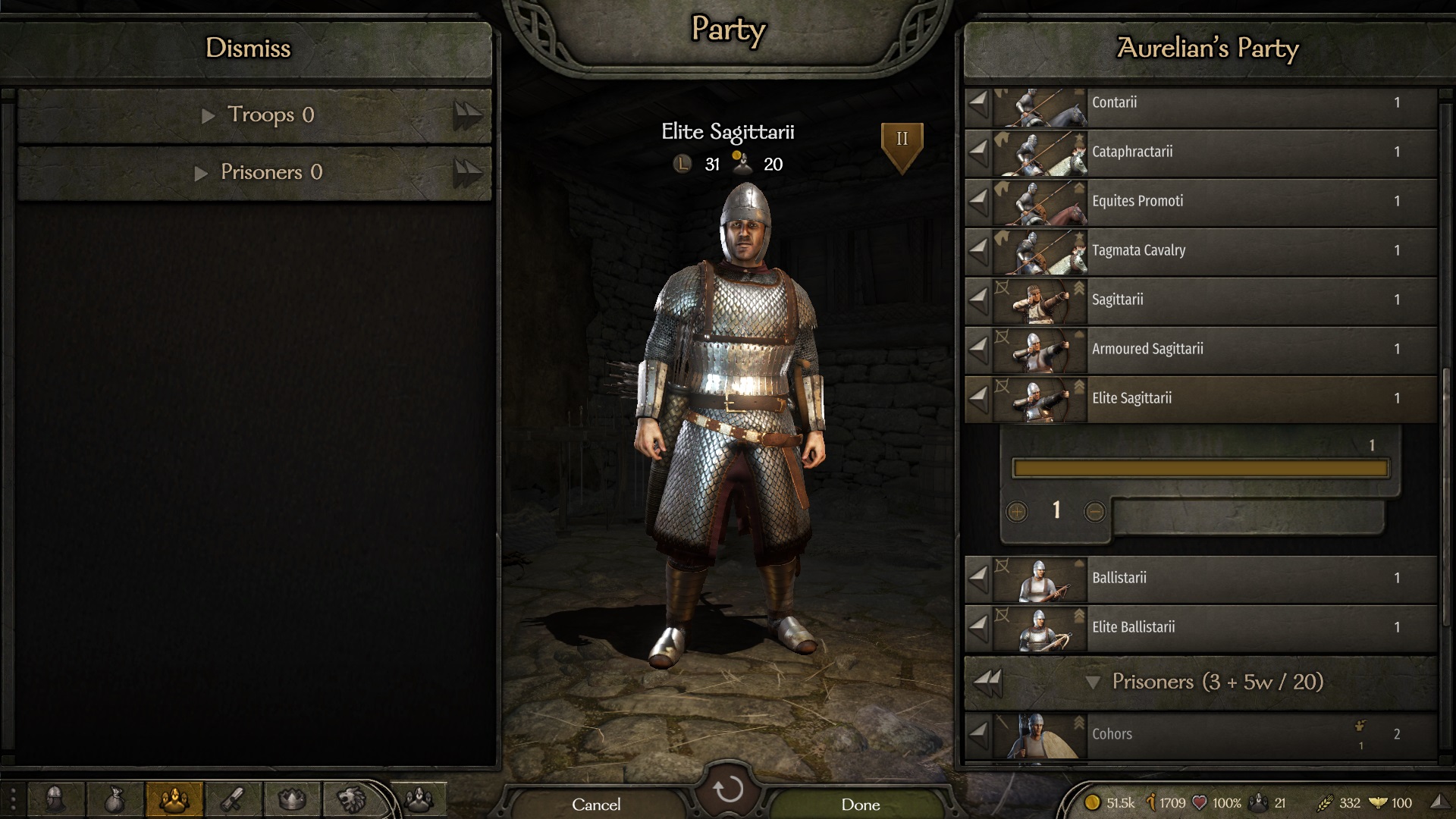Confirm changes with the Done button
Screen dimensions: 1456x819
point(860,804)
